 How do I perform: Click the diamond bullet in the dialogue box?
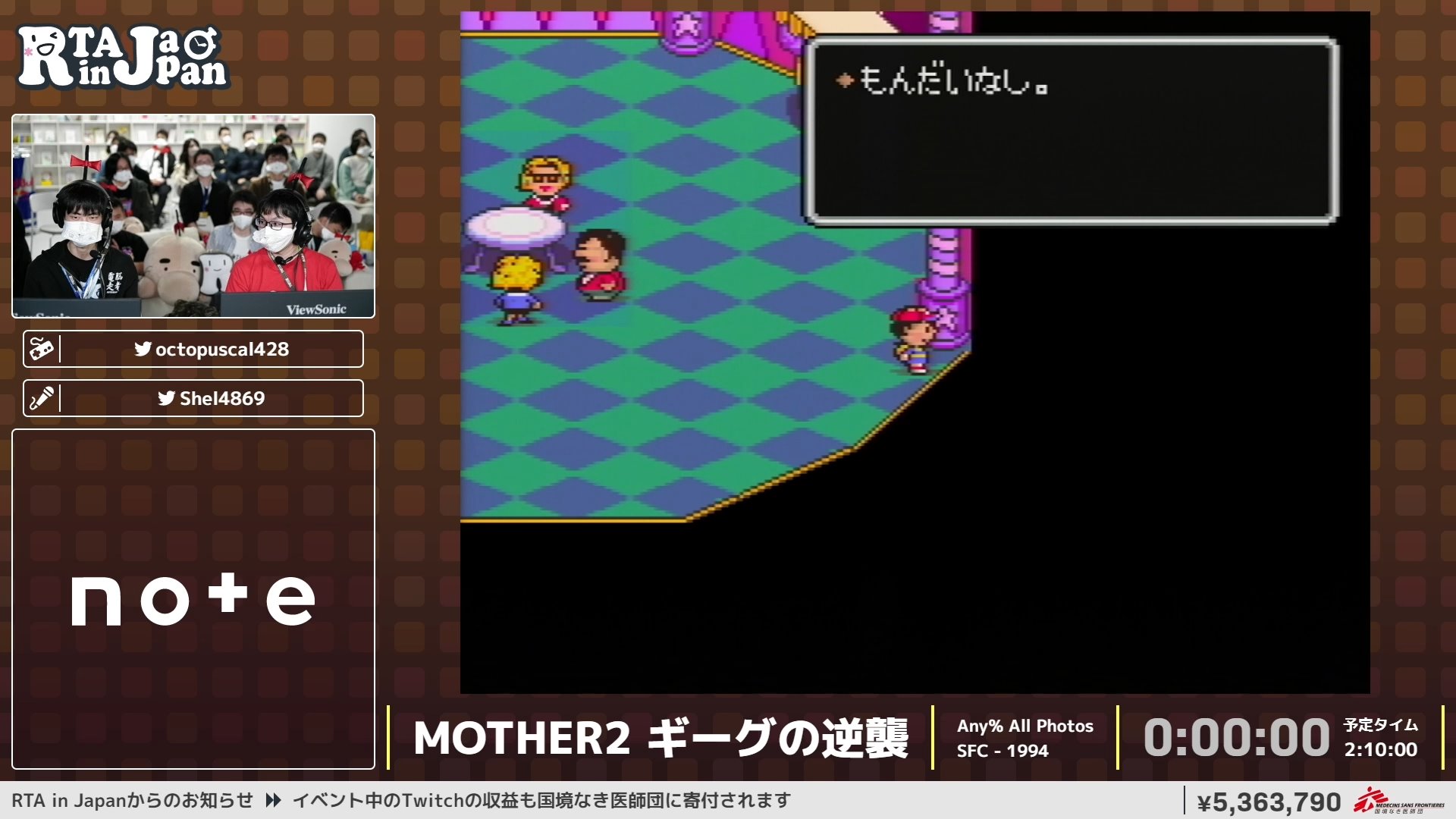844,82
